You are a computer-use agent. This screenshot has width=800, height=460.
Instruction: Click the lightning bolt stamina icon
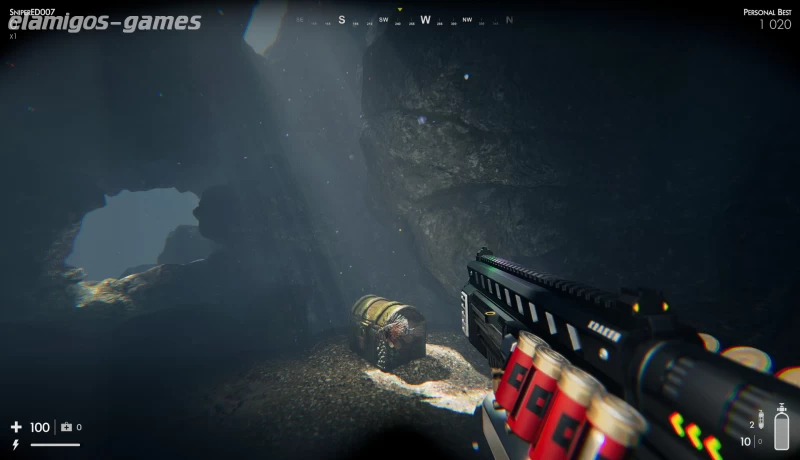(x=15, y=444)
